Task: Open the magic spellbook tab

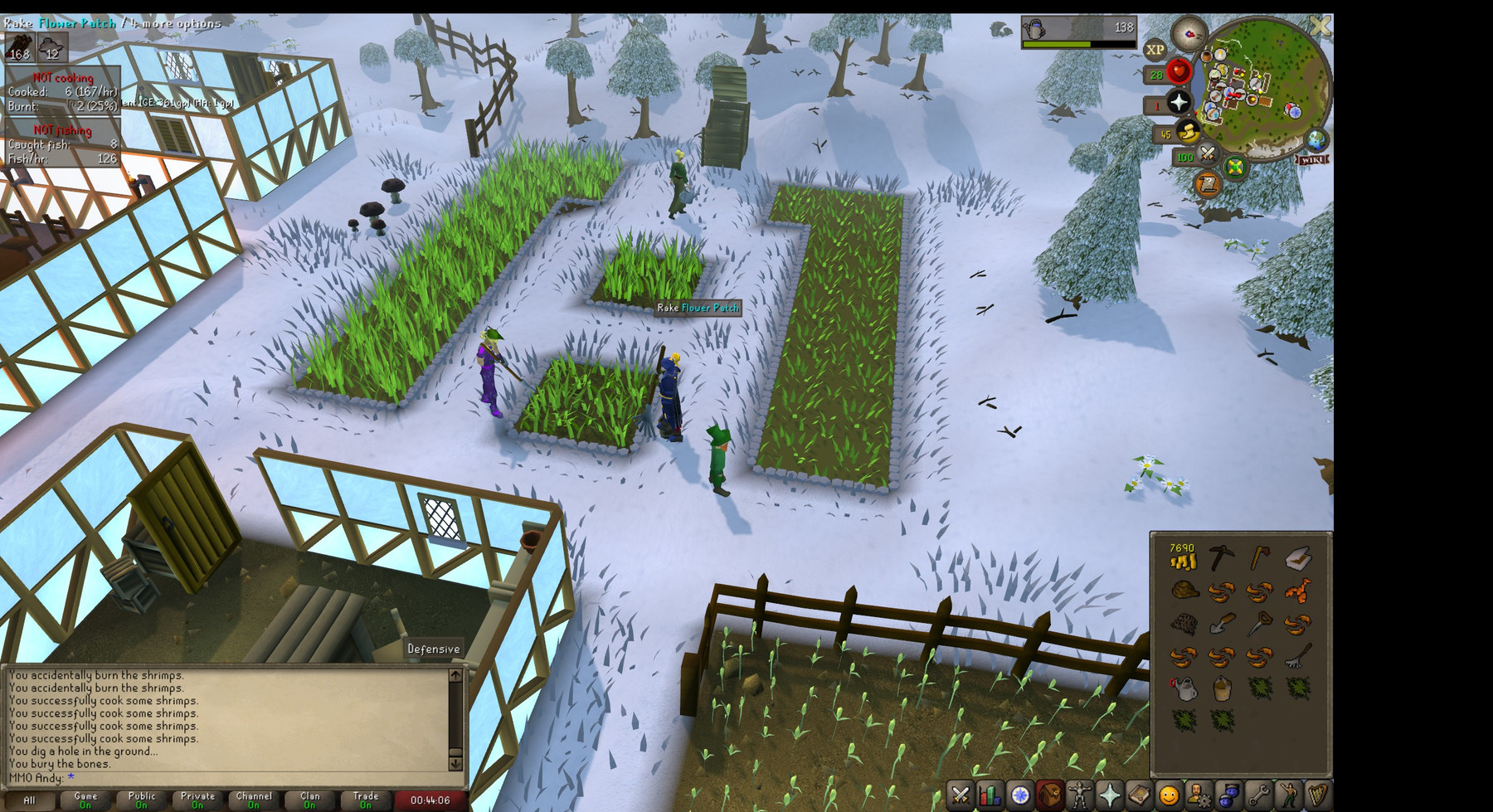Action: [x=1140, y=795]
